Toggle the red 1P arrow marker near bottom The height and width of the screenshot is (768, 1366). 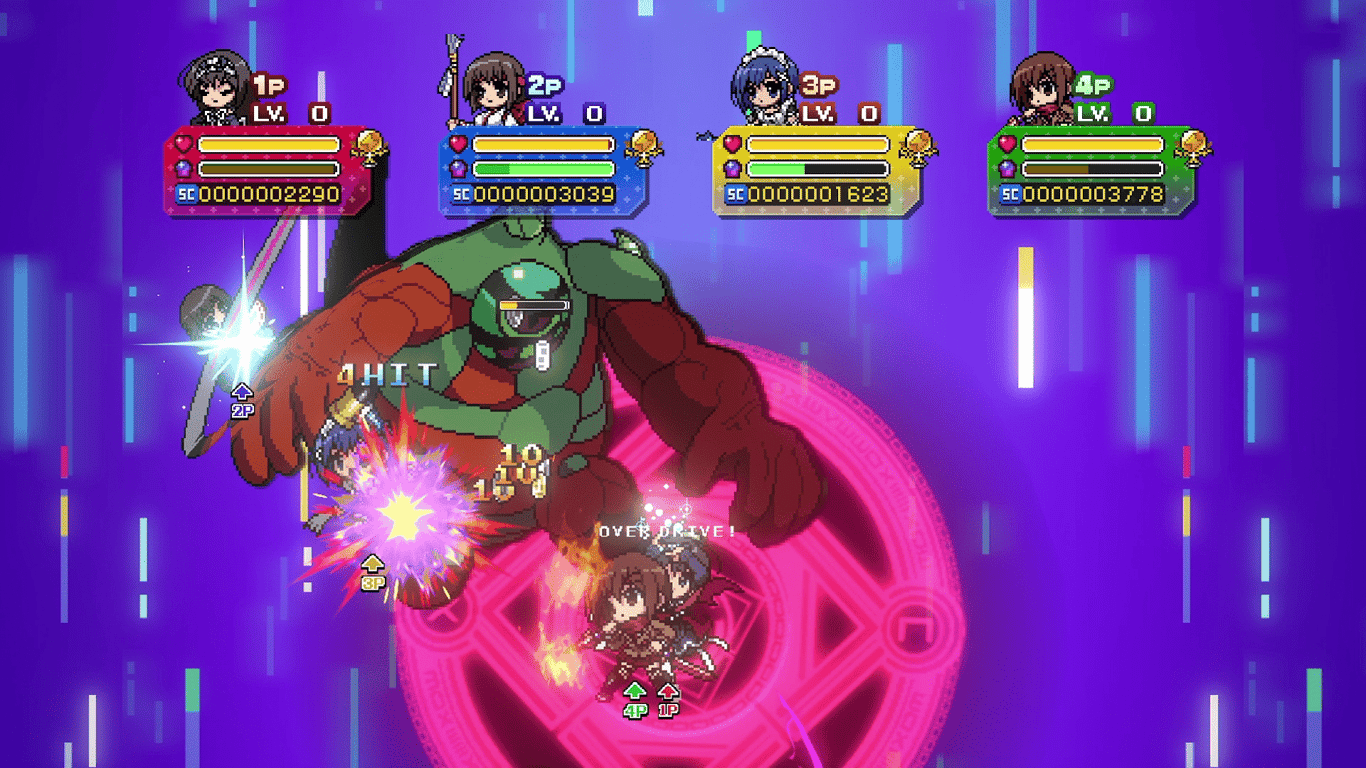(x=668, y=691)
